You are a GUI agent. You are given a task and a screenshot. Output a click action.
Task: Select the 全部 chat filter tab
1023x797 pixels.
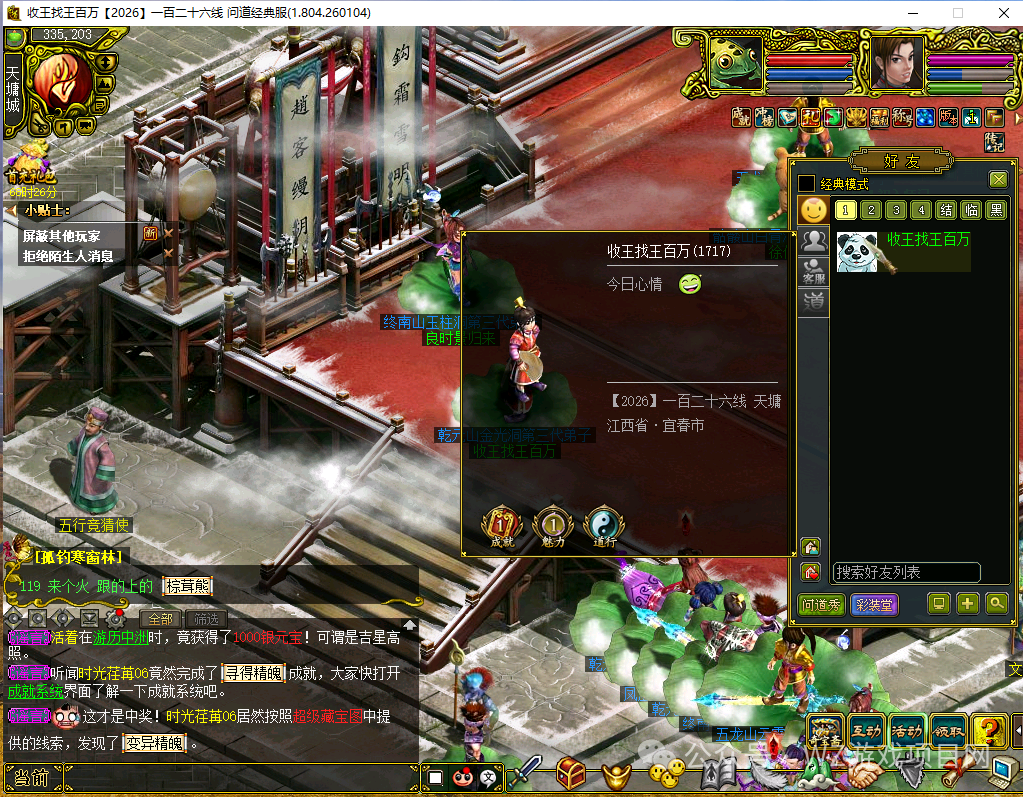(x=162, y=619)
